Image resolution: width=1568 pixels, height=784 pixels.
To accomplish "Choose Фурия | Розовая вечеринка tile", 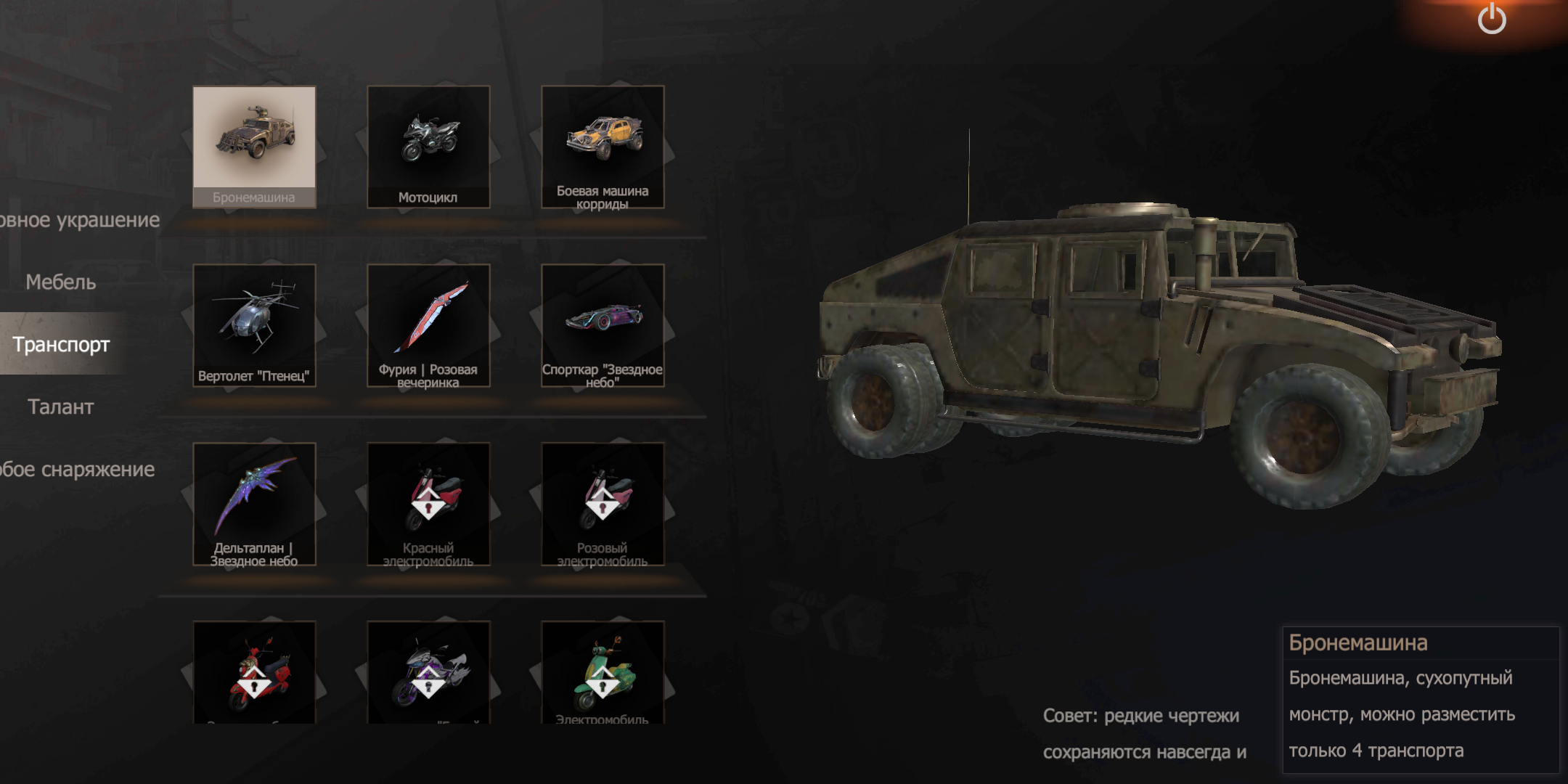I will point(428,325).
